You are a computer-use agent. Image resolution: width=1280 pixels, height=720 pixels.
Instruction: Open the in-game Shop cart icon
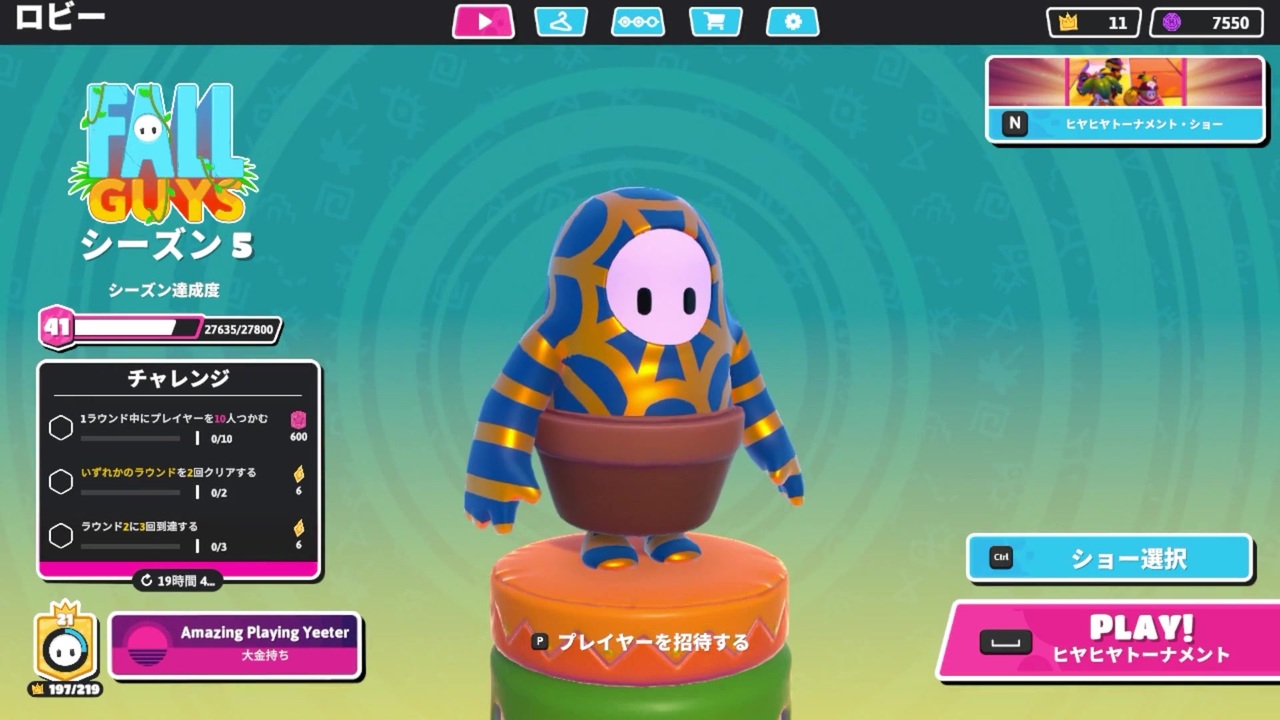[x=715, y=20]
